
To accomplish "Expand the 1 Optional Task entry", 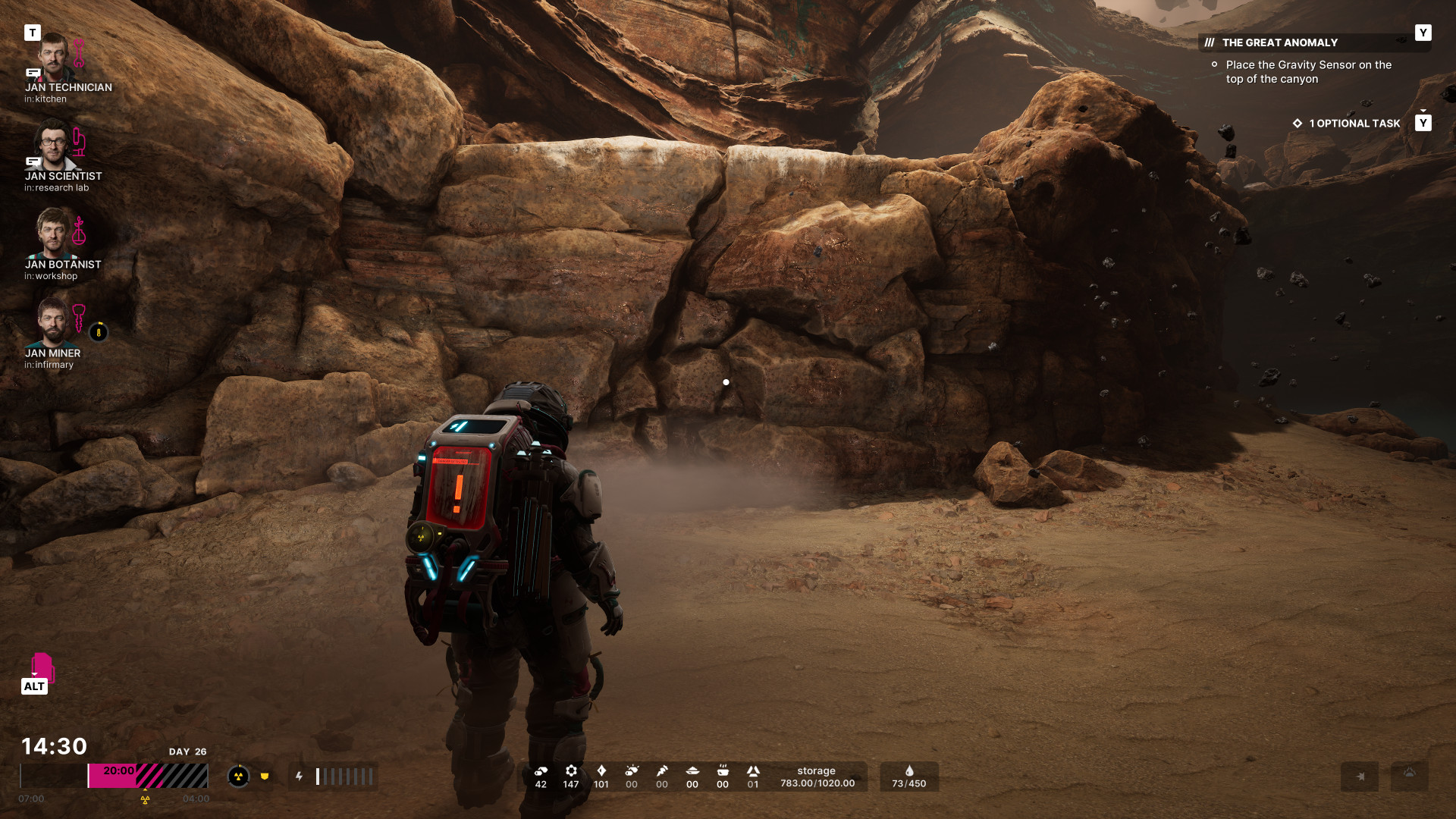I will 1354,124.
